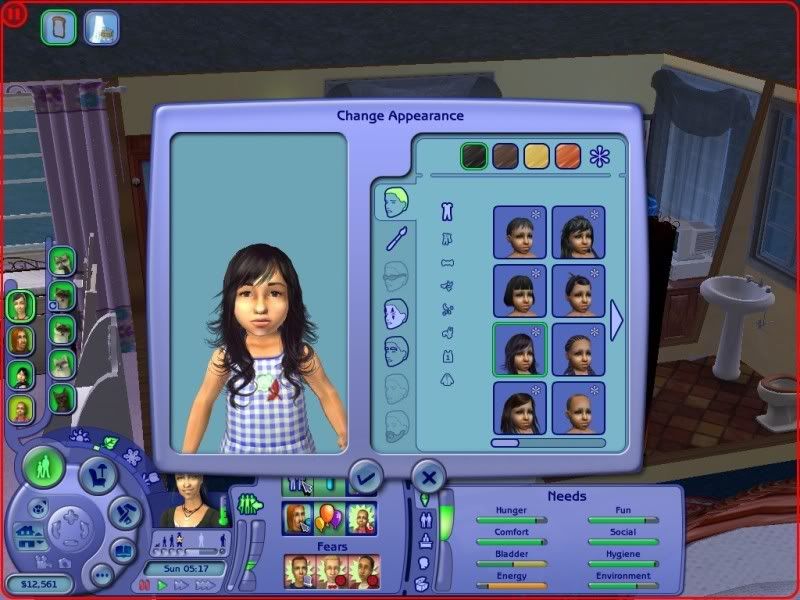This screenshot has width=800, height=600.
Task: Select the bald head hairstyle thumbnail
Action: tap(578, 407)
